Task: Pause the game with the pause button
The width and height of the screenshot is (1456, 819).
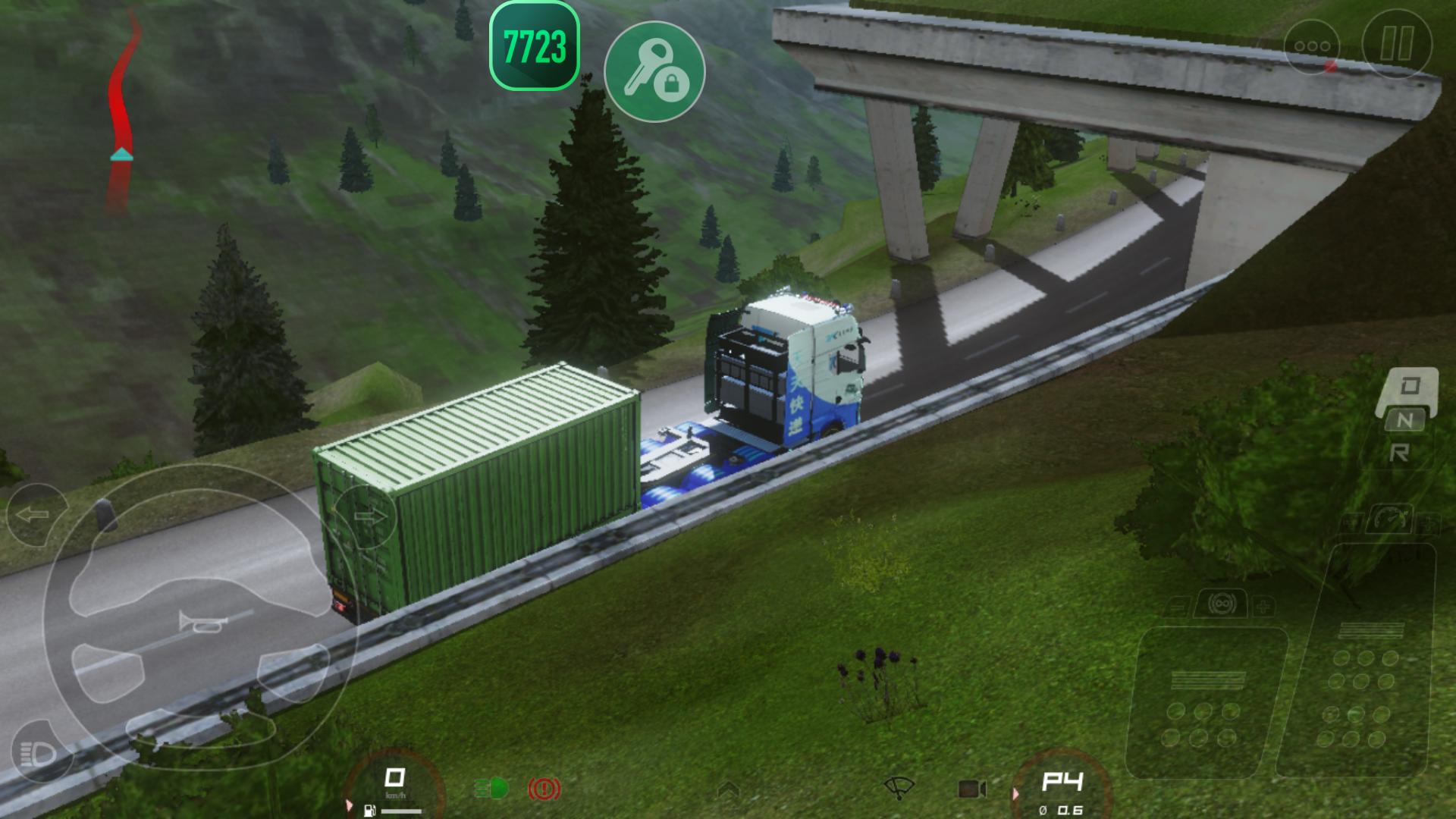Action: [x=1396, y=43]
